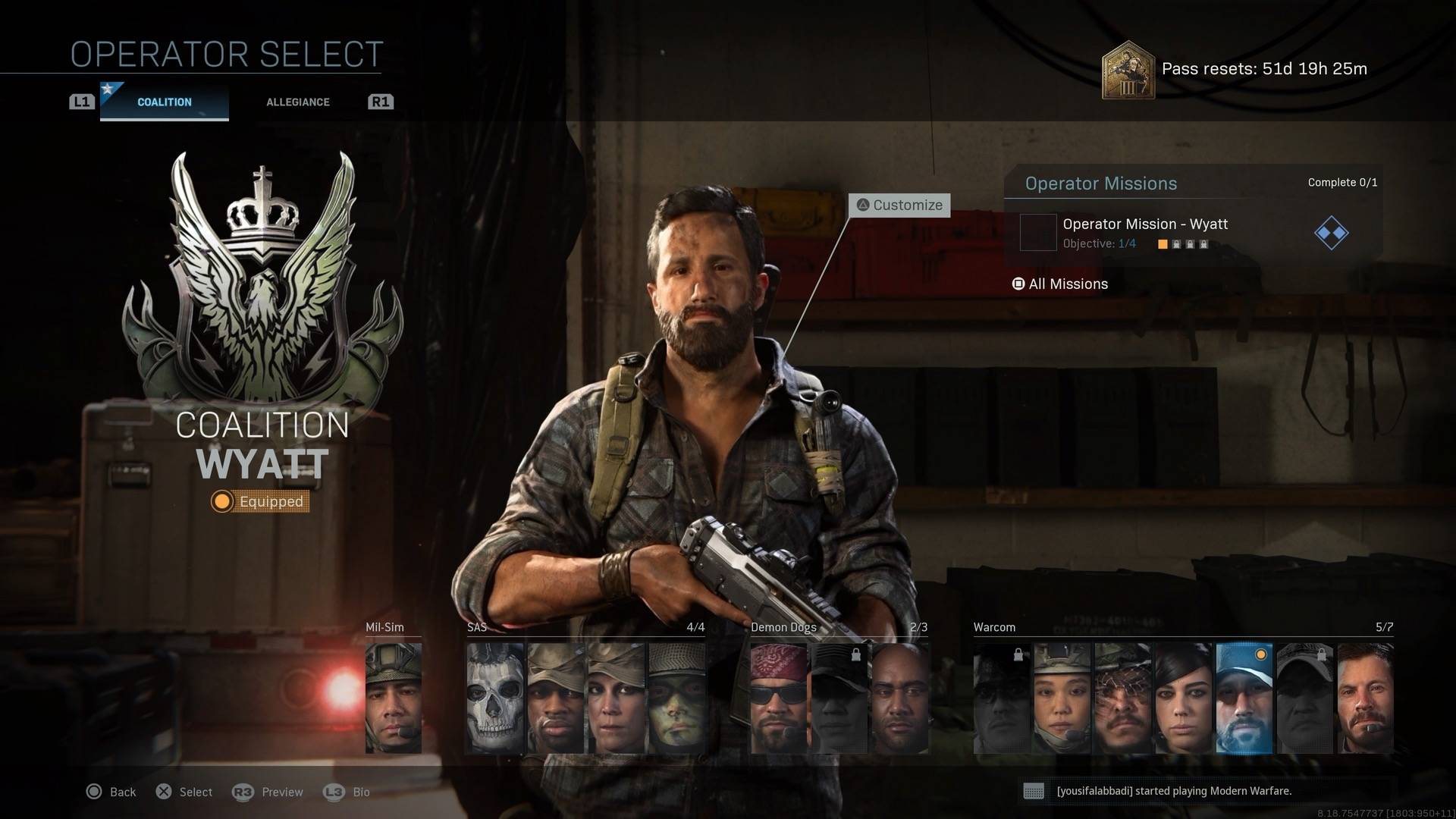This screenshot has width=1456, height=819.
Task: Open the Operator Mission - Wyatt entry
Action: coord(1144,232)
